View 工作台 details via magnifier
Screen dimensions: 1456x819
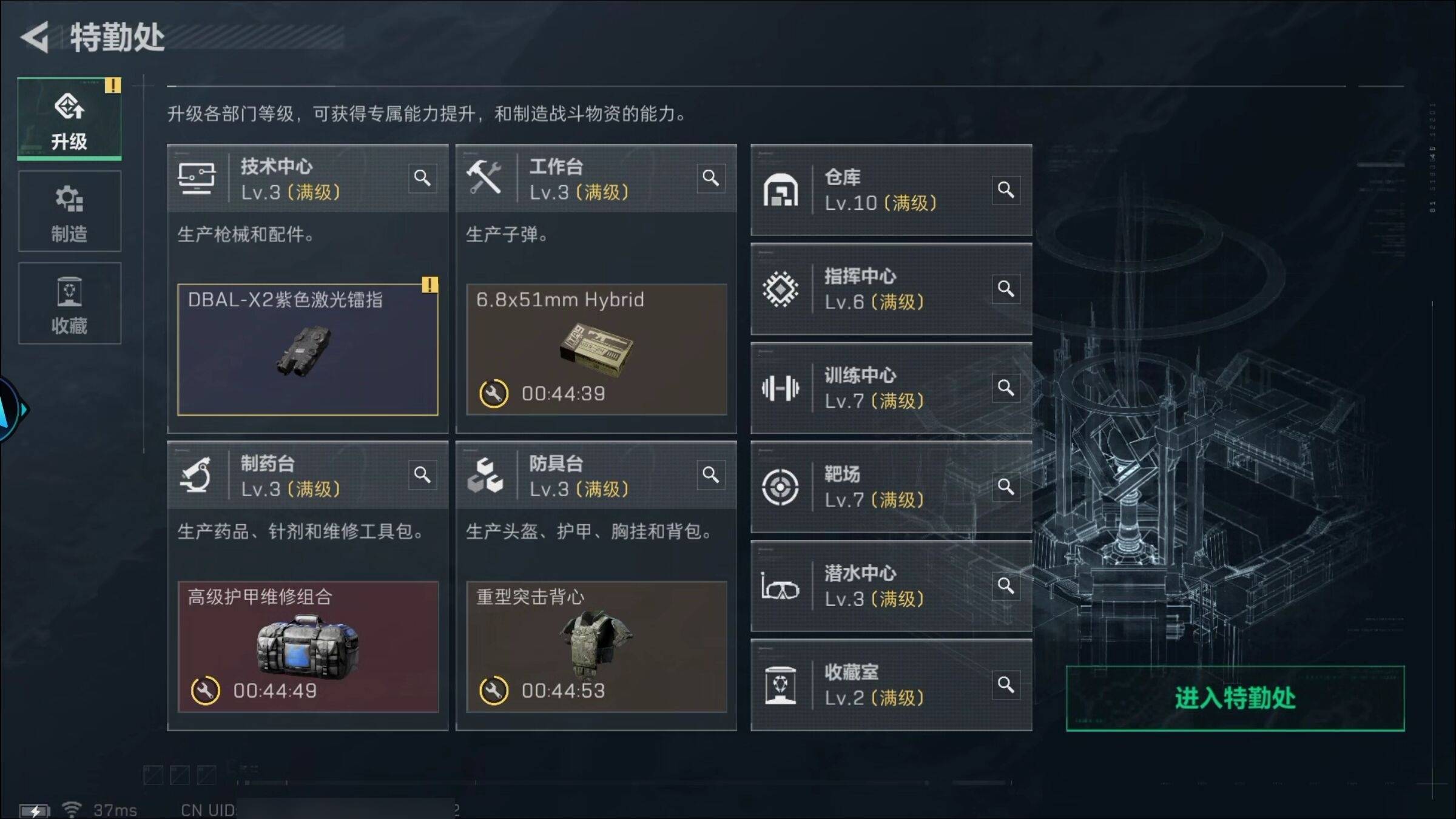click(x=710, y=178)
